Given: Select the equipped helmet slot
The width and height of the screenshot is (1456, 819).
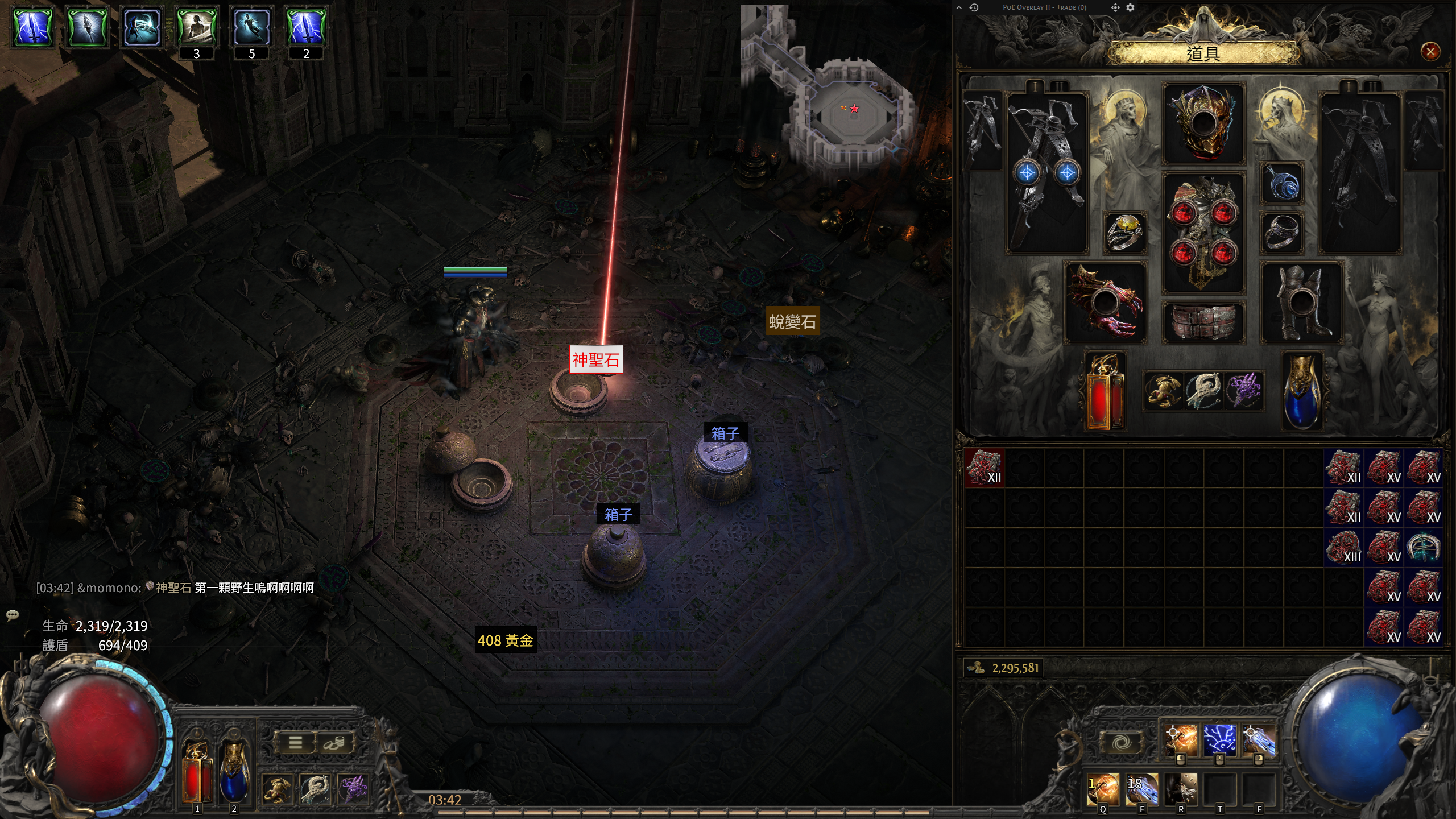Looking at the screenshot, I should tap(1203, 123).
